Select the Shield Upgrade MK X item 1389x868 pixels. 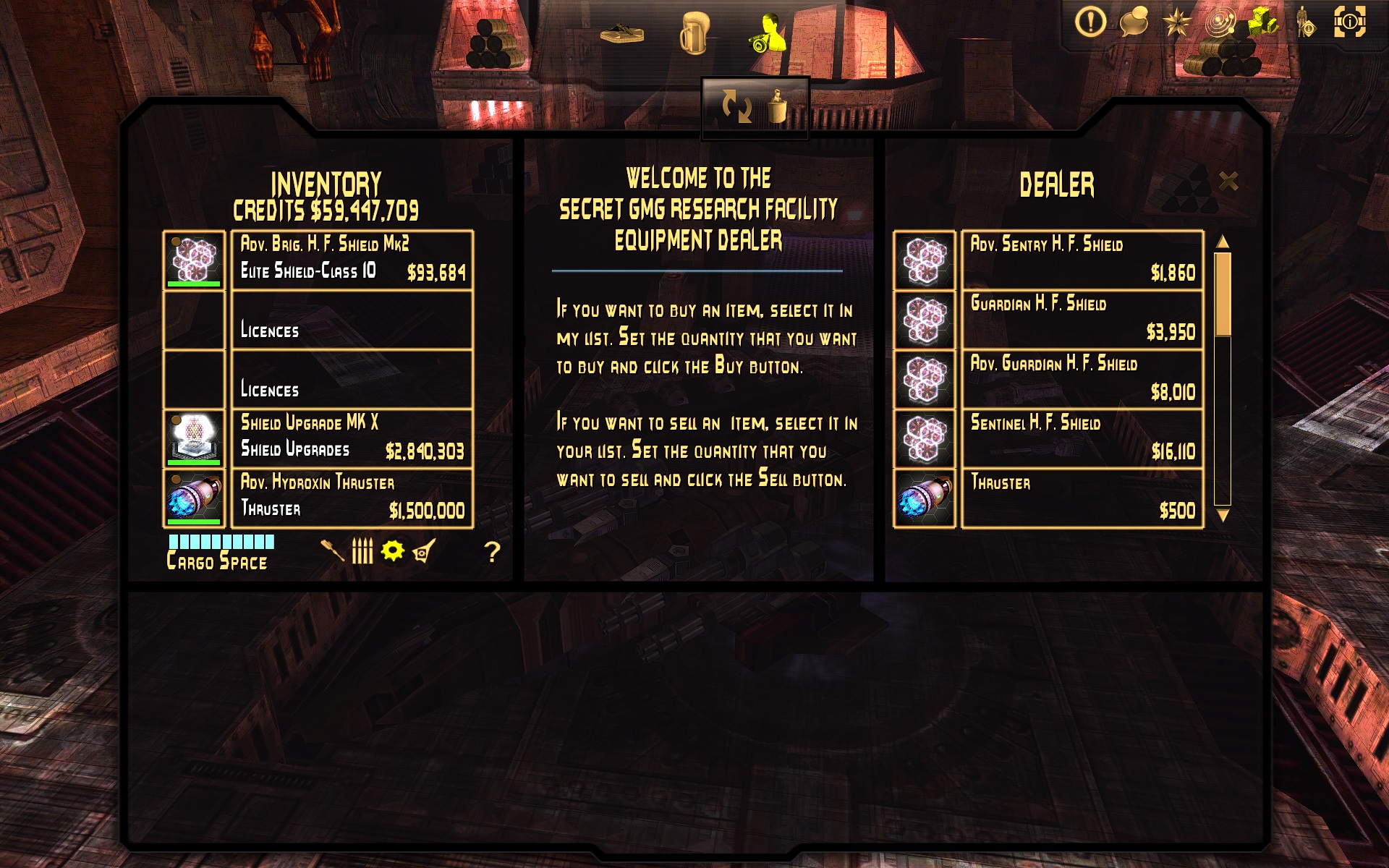(352, 438)
